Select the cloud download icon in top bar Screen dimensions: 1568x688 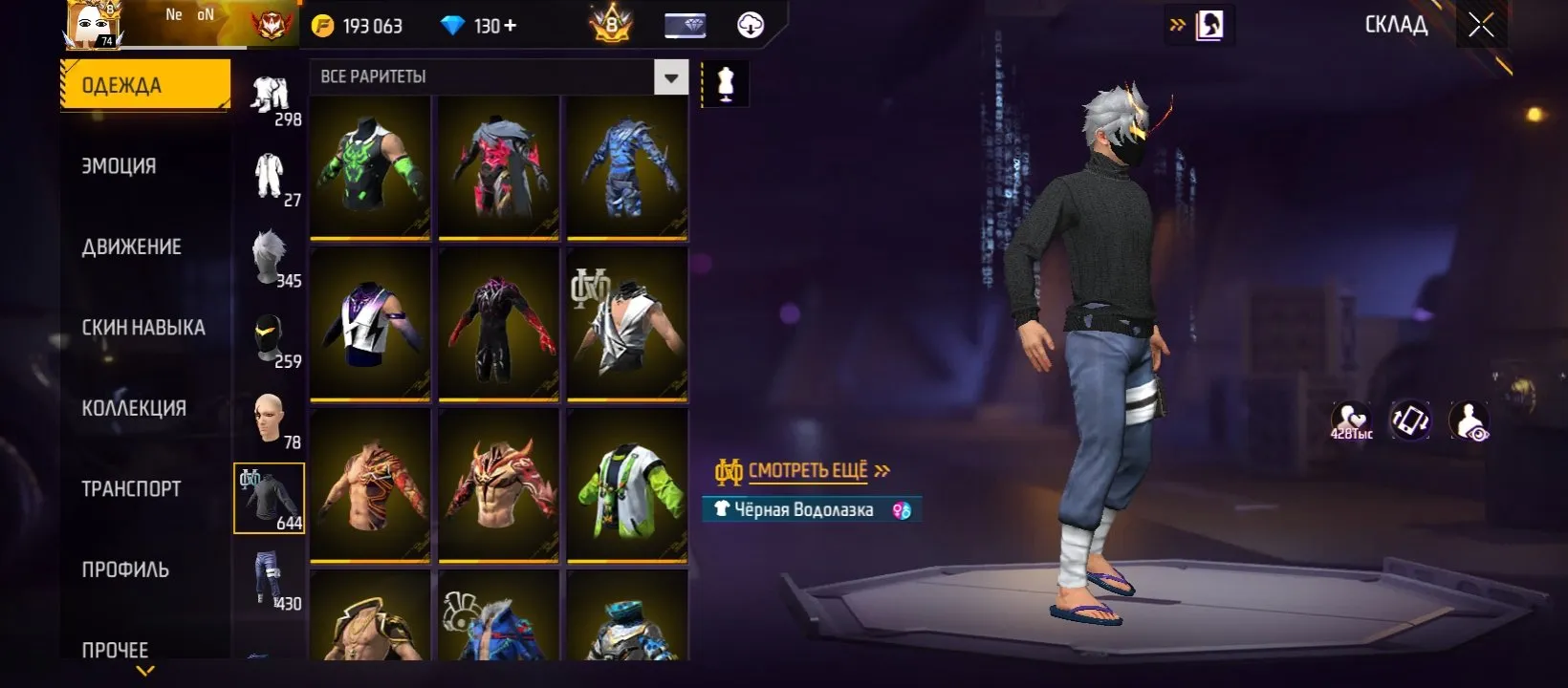click(749, 25)
